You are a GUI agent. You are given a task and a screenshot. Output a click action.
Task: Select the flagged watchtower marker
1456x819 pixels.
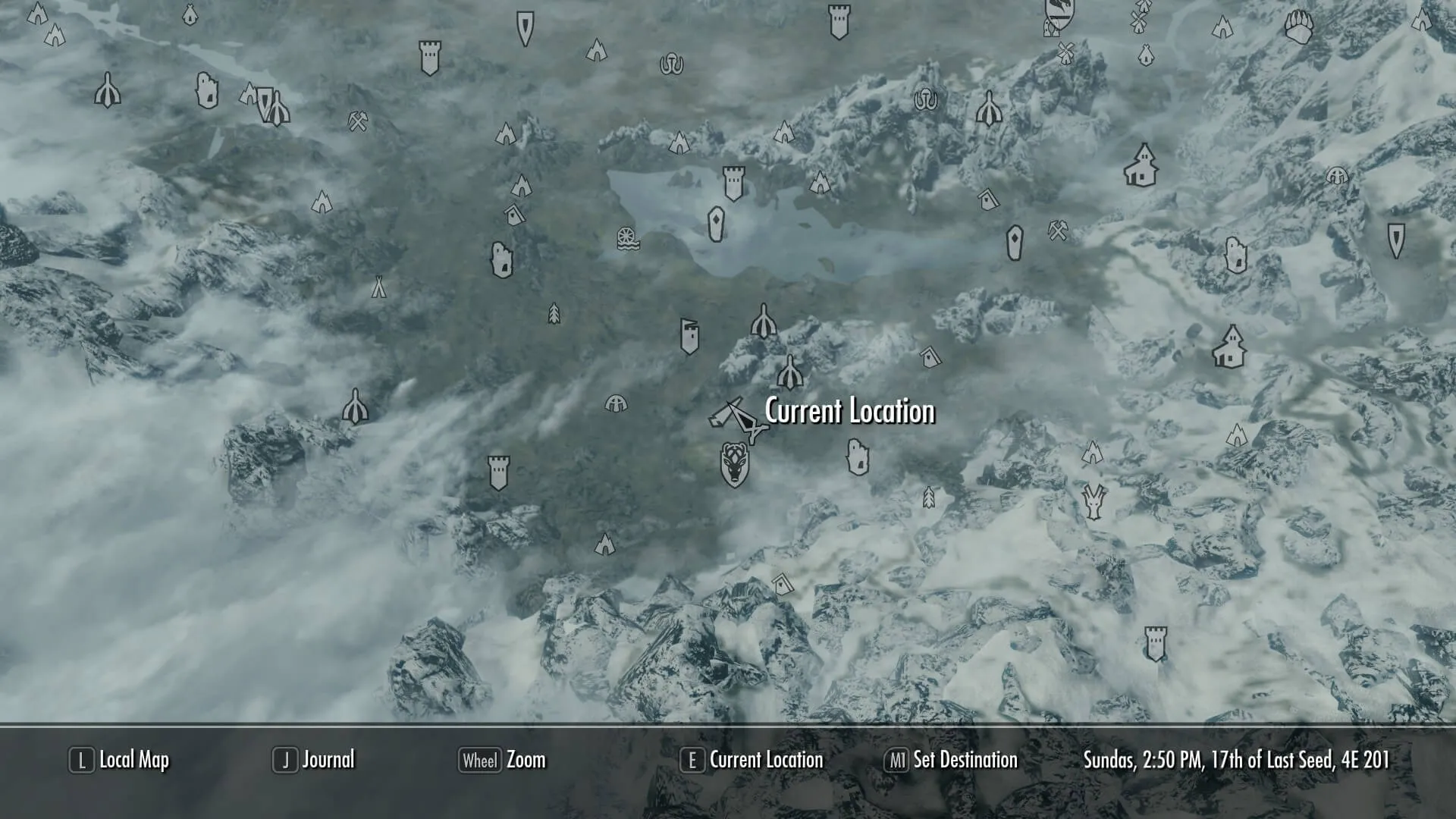click(x=689, y=336)
